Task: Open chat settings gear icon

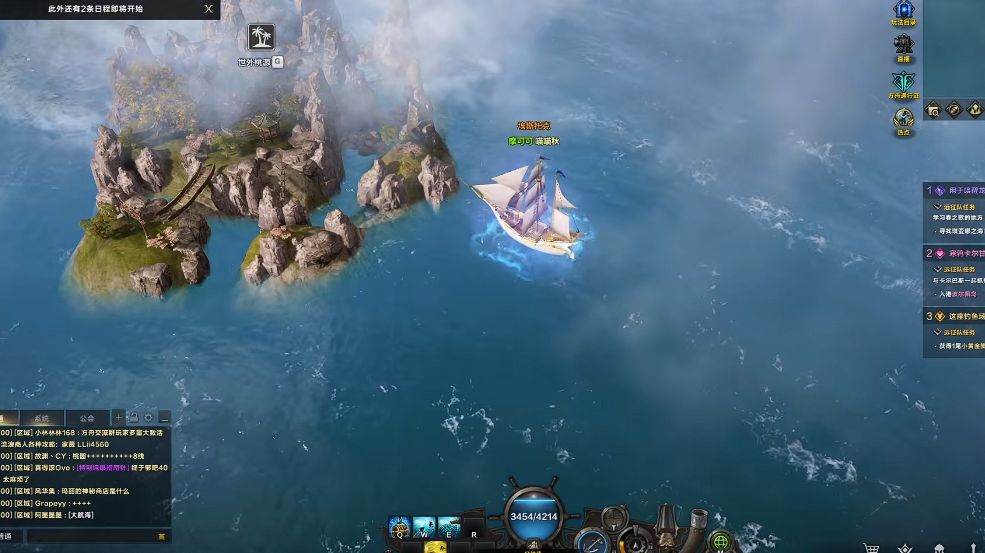Action: [x=148, y=417]
